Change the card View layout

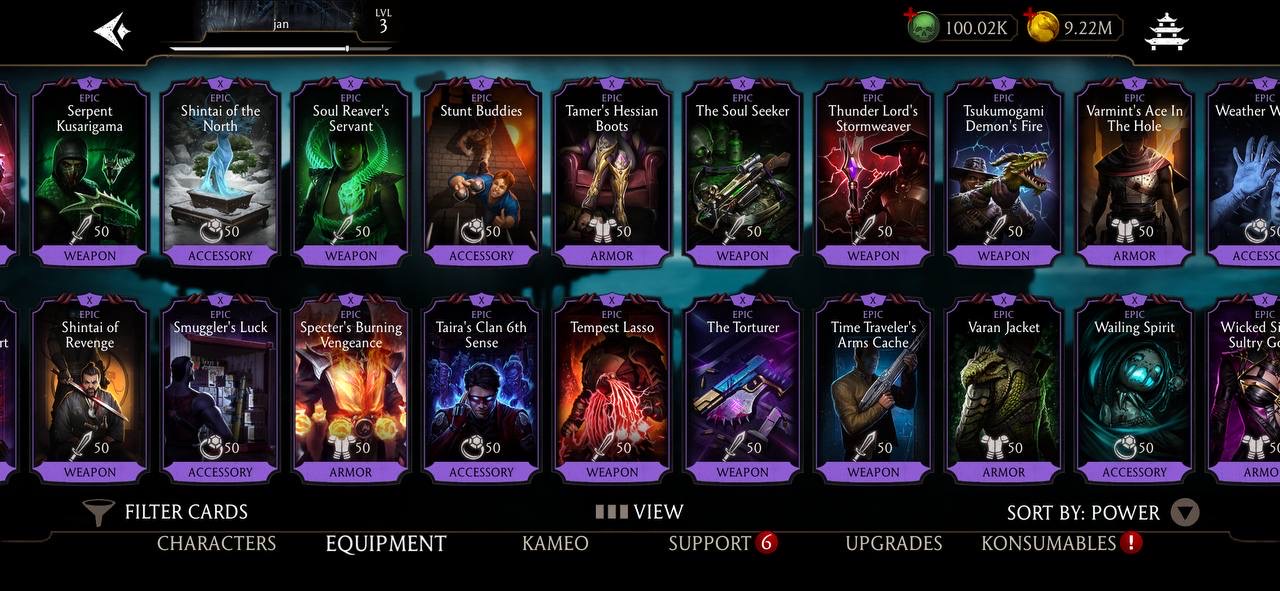pos(640,512)
